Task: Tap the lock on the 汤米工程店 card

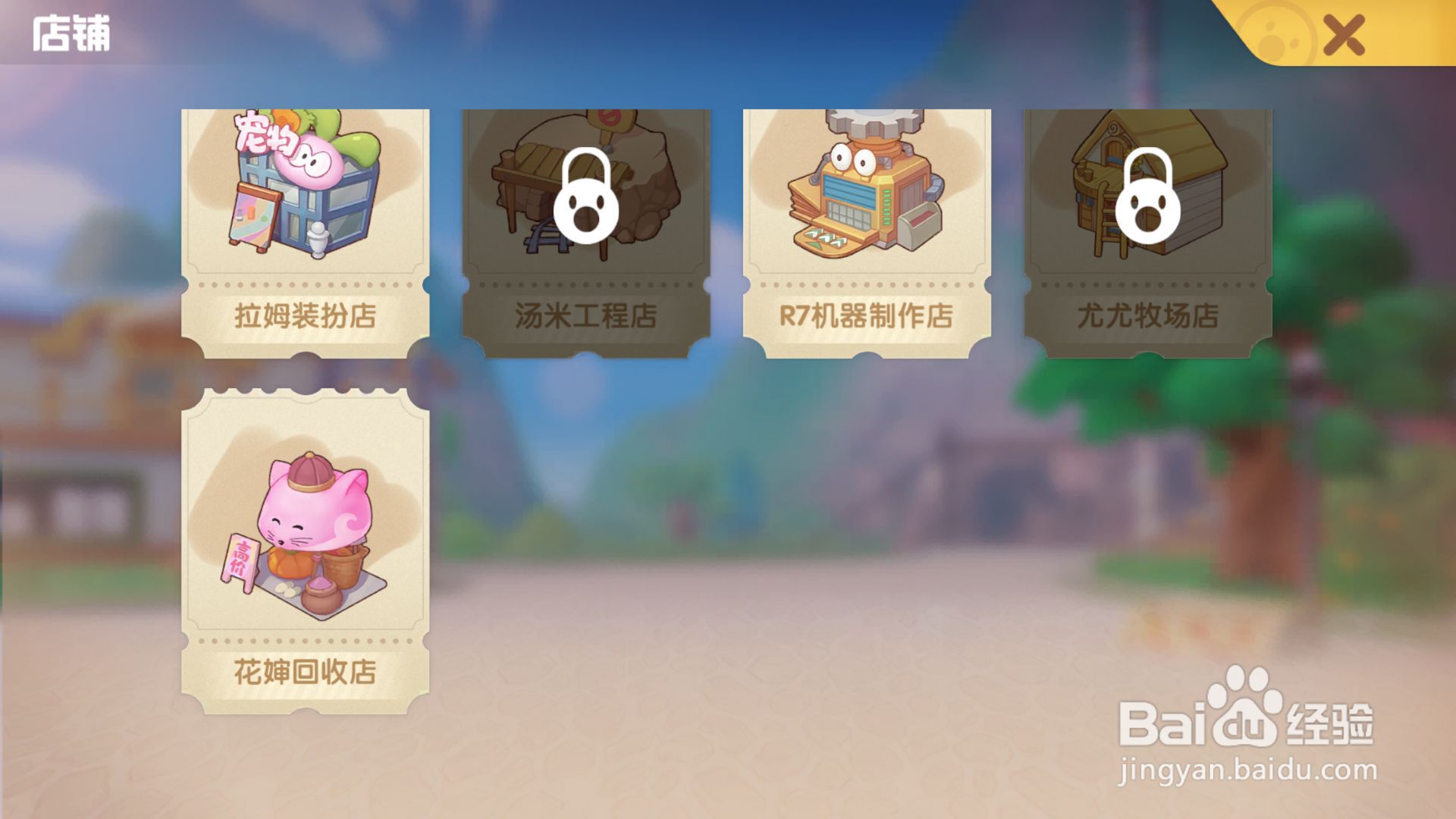Action: [x=585, y=196]
